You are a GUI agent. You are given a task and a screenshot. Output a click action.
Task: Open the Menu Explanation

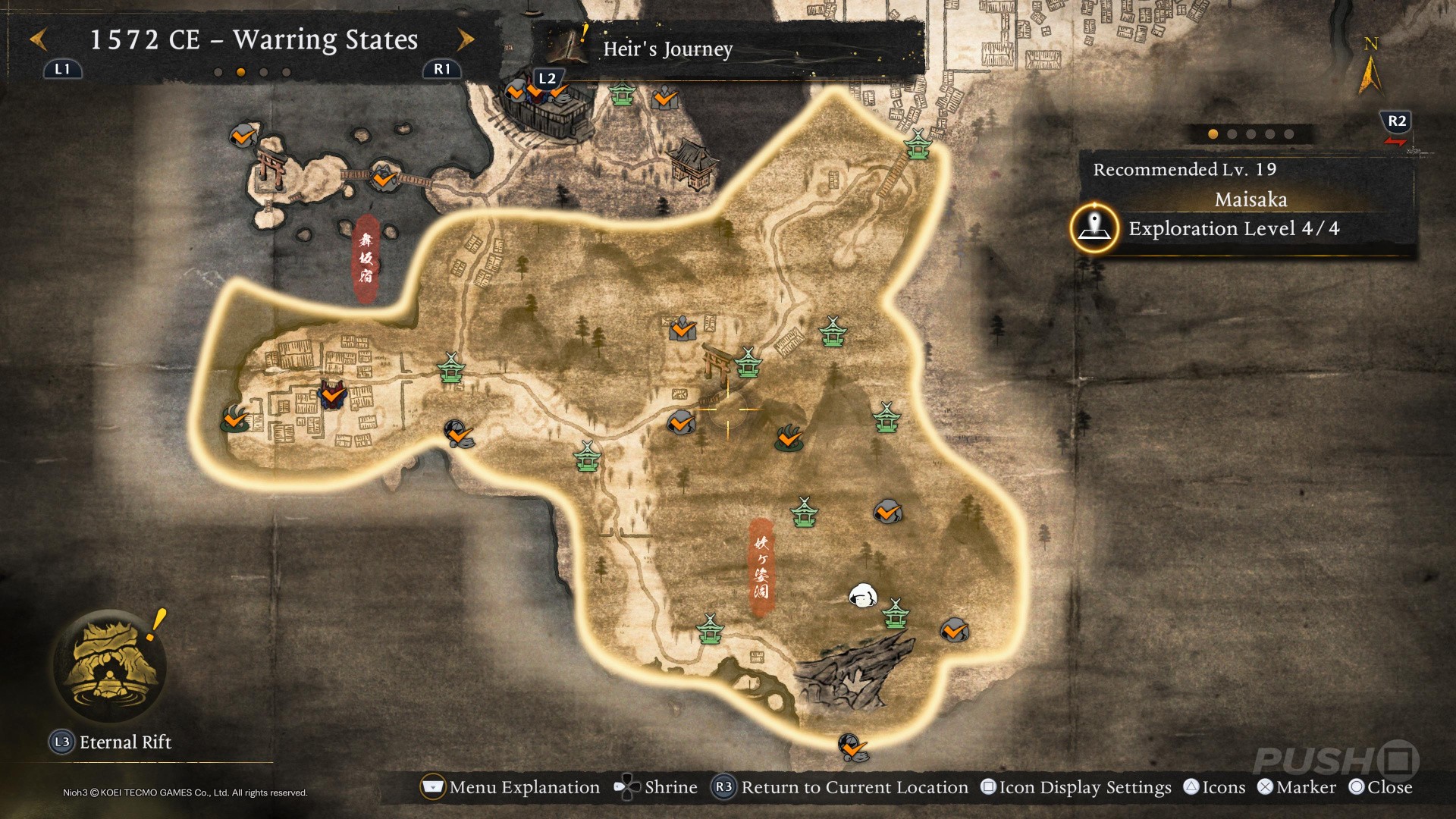[510, 787]
